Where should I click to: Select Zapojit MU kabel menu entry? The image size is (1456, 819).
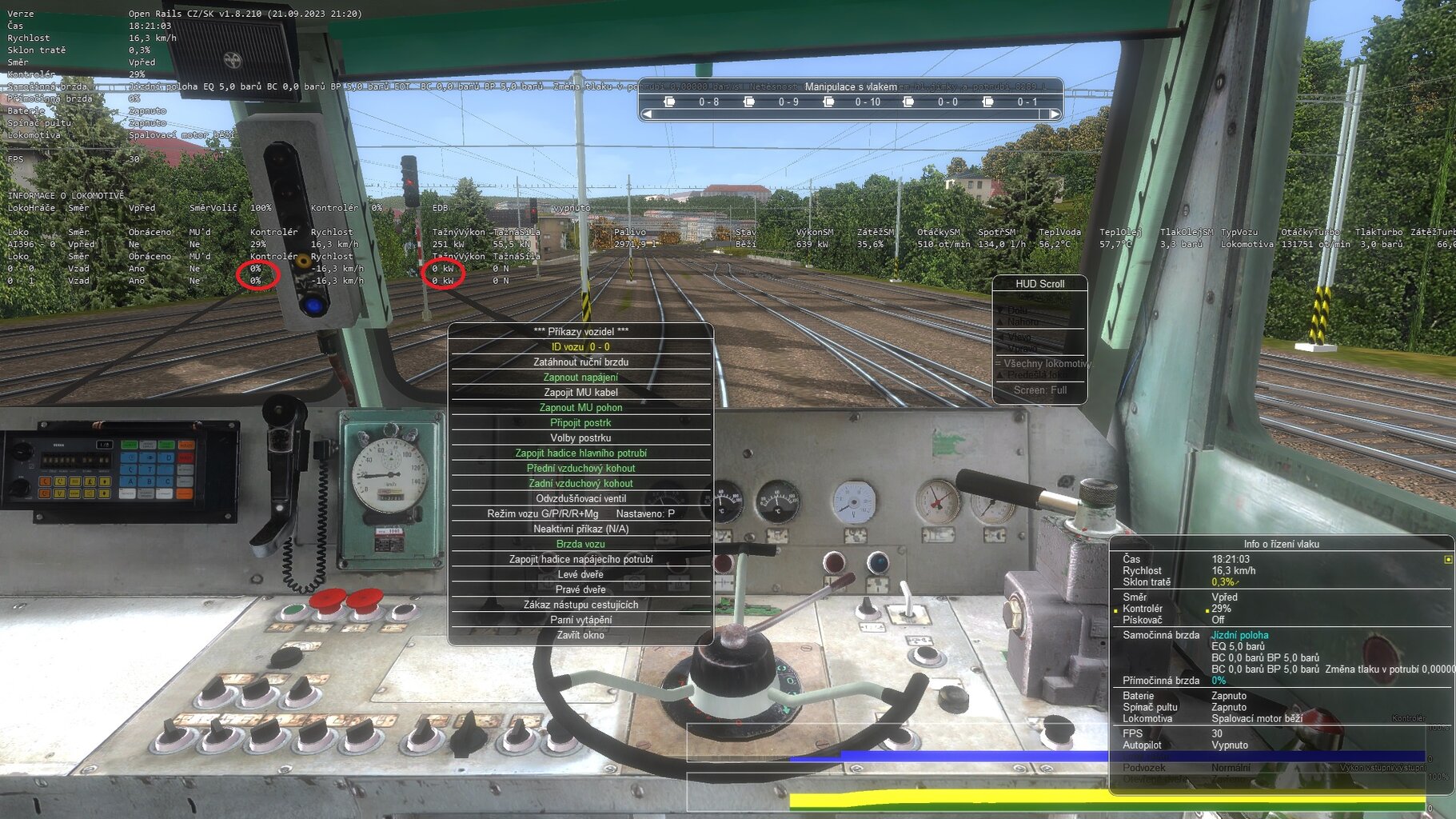pos(581,392)
